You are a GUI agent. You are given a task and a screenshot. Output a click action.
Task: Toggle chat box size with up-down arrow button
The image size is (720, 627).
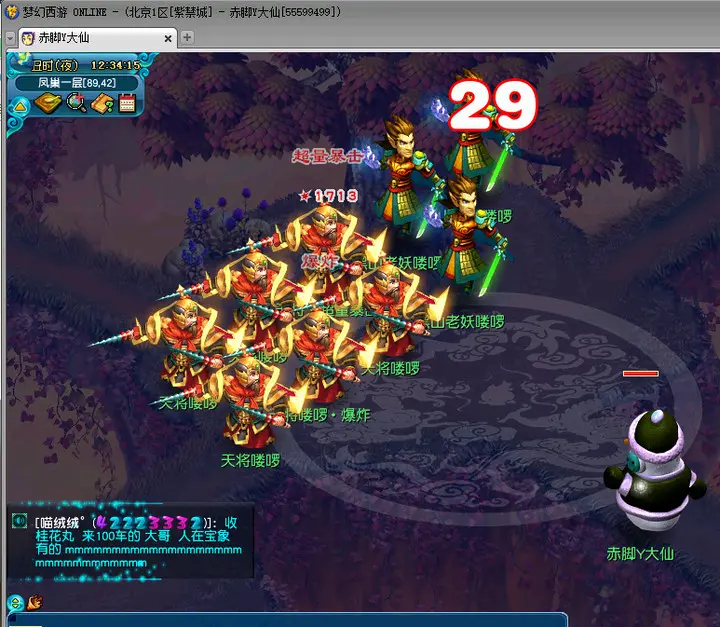pos(15,602)
